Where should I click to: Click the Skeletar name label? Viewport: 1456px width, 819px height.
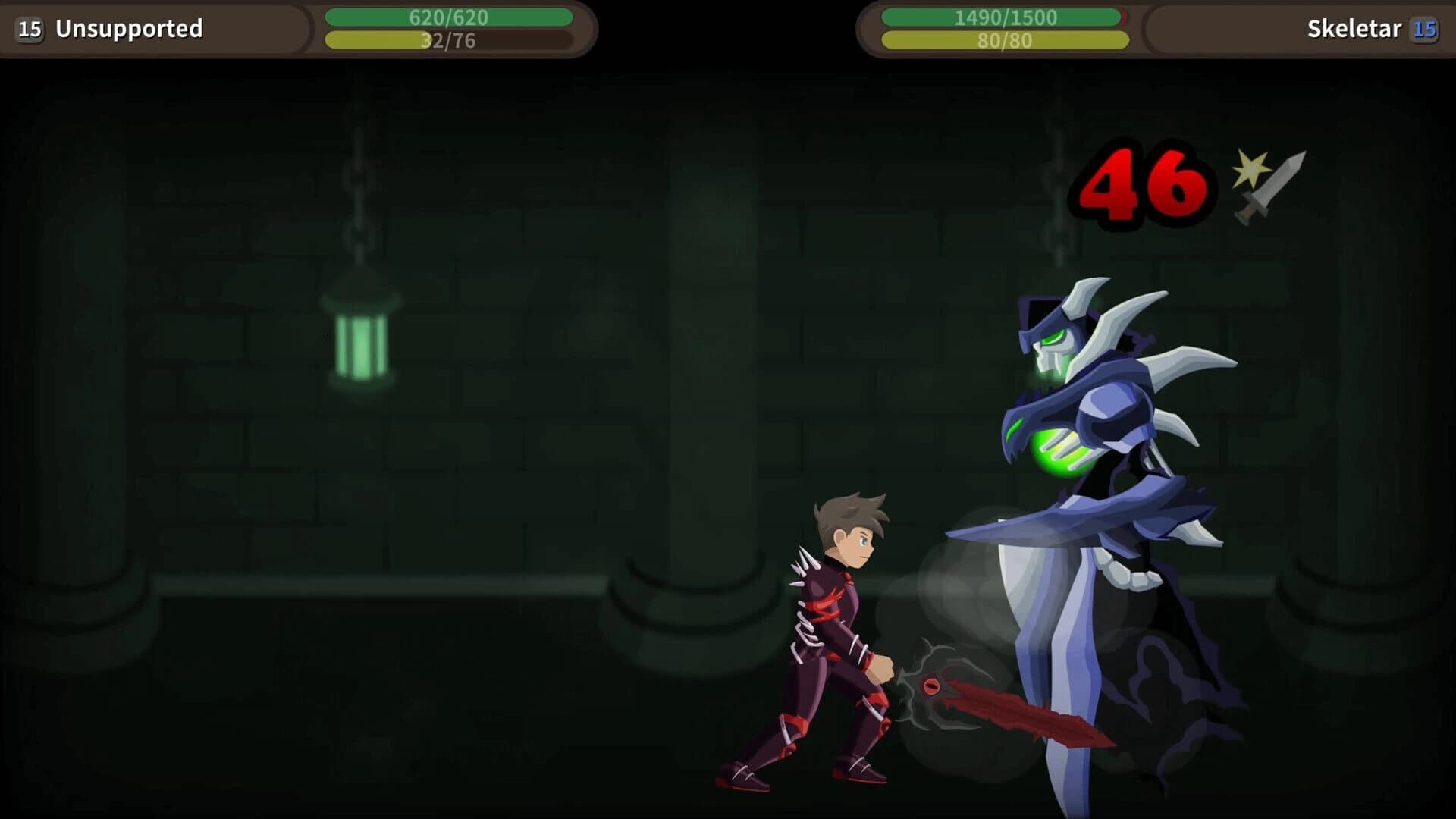[1354, 30]
